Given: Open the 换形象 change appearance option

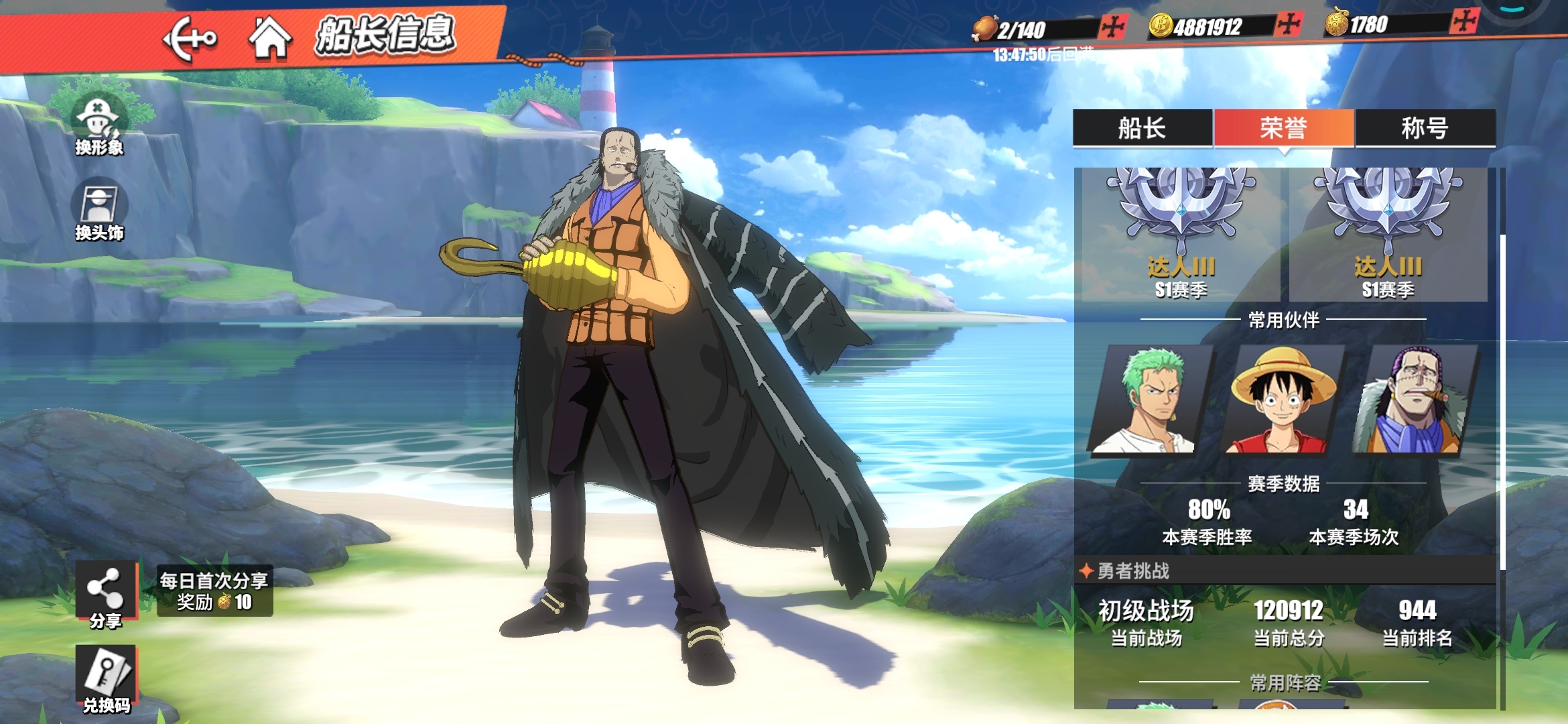Looking at the screenshot, I should pyautogui.click(x=99, y=125).
